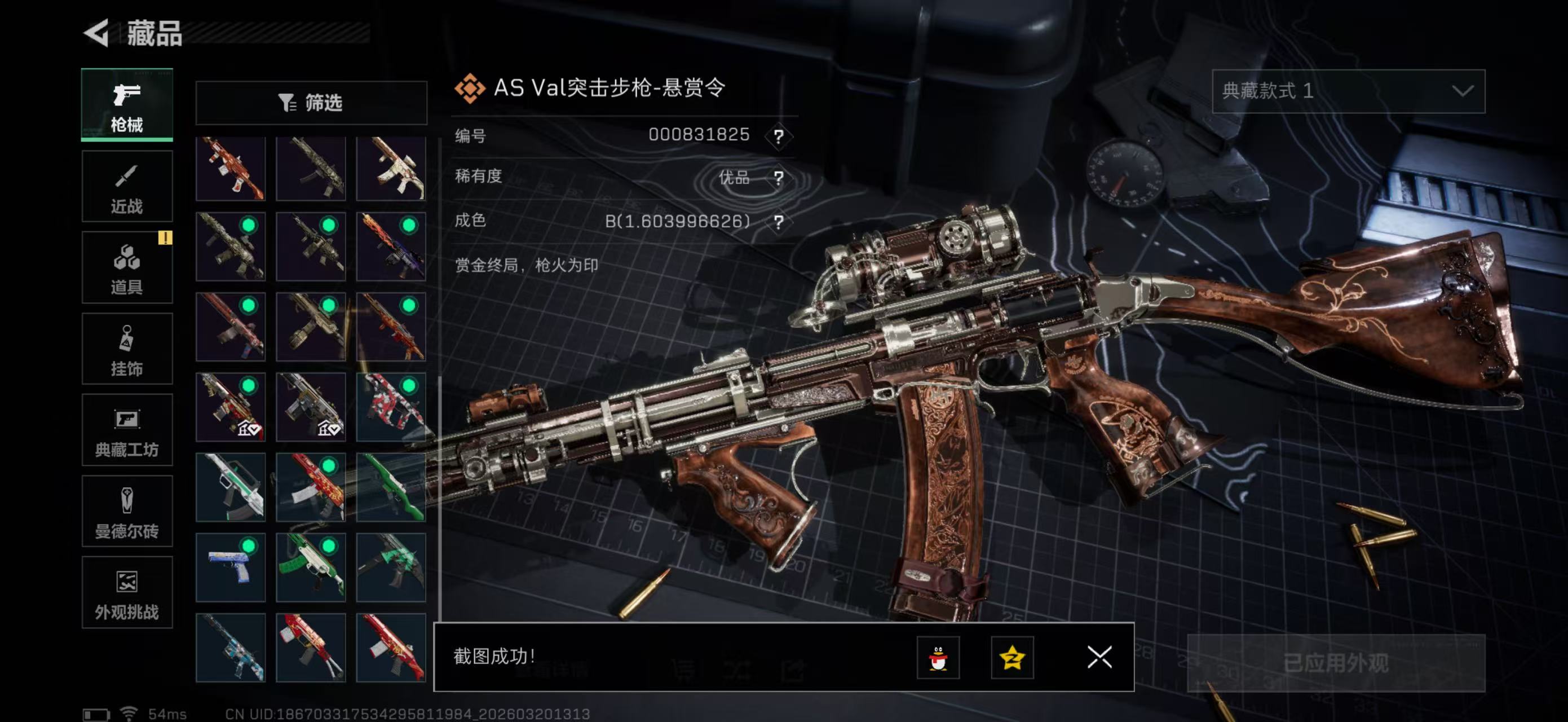Show help for 成色 wear grade
1568x722 pixels.
point(779,222)
